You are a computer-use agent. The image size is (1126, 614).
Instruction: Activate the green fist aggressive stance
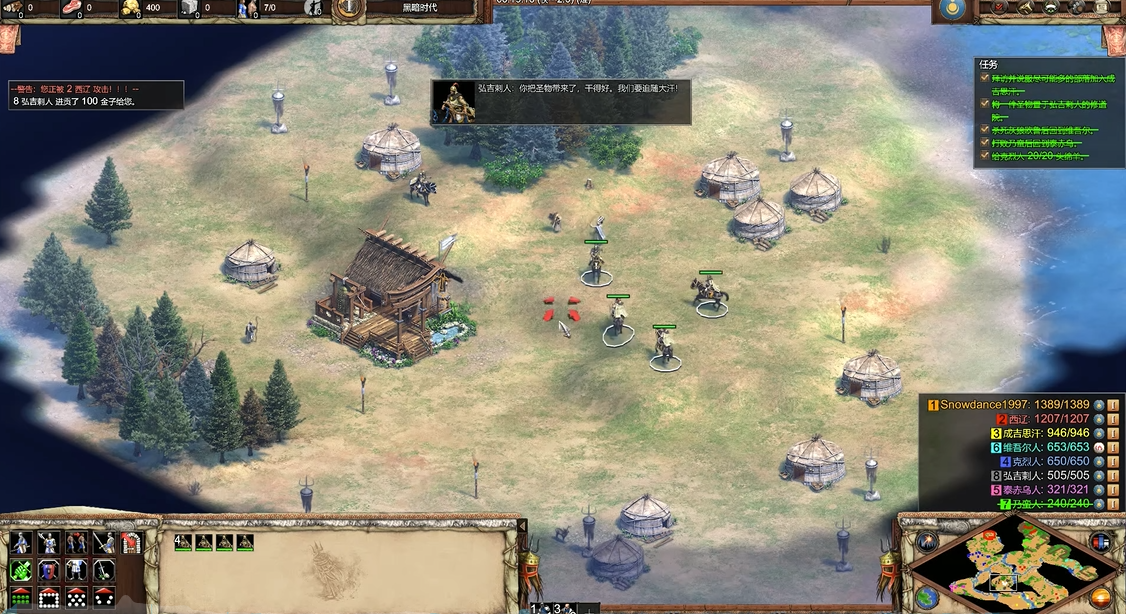click(x=20, y=570)
